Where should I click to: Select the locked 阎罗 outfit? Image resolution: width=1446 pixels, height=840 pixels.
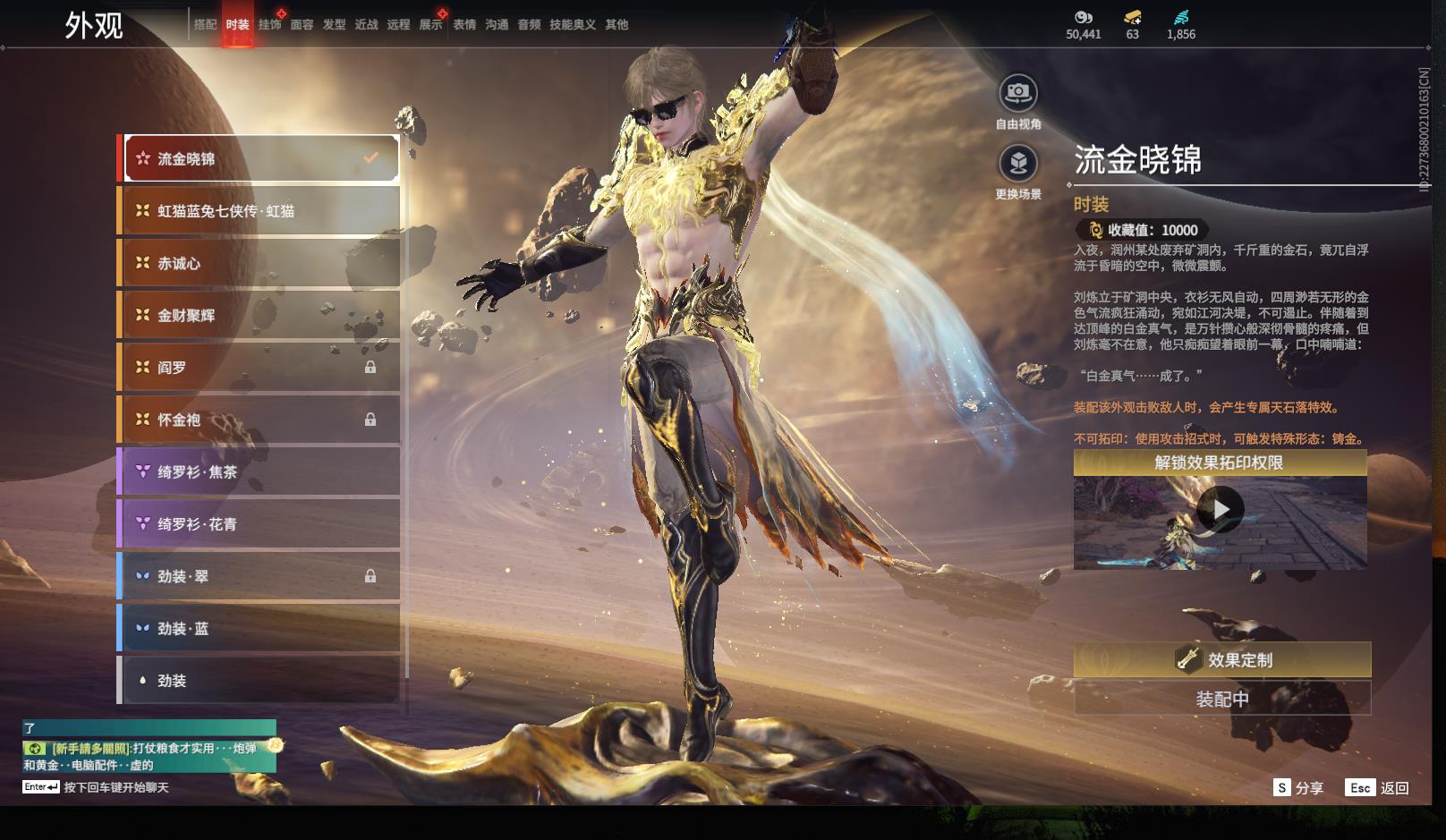pos(259,368)
